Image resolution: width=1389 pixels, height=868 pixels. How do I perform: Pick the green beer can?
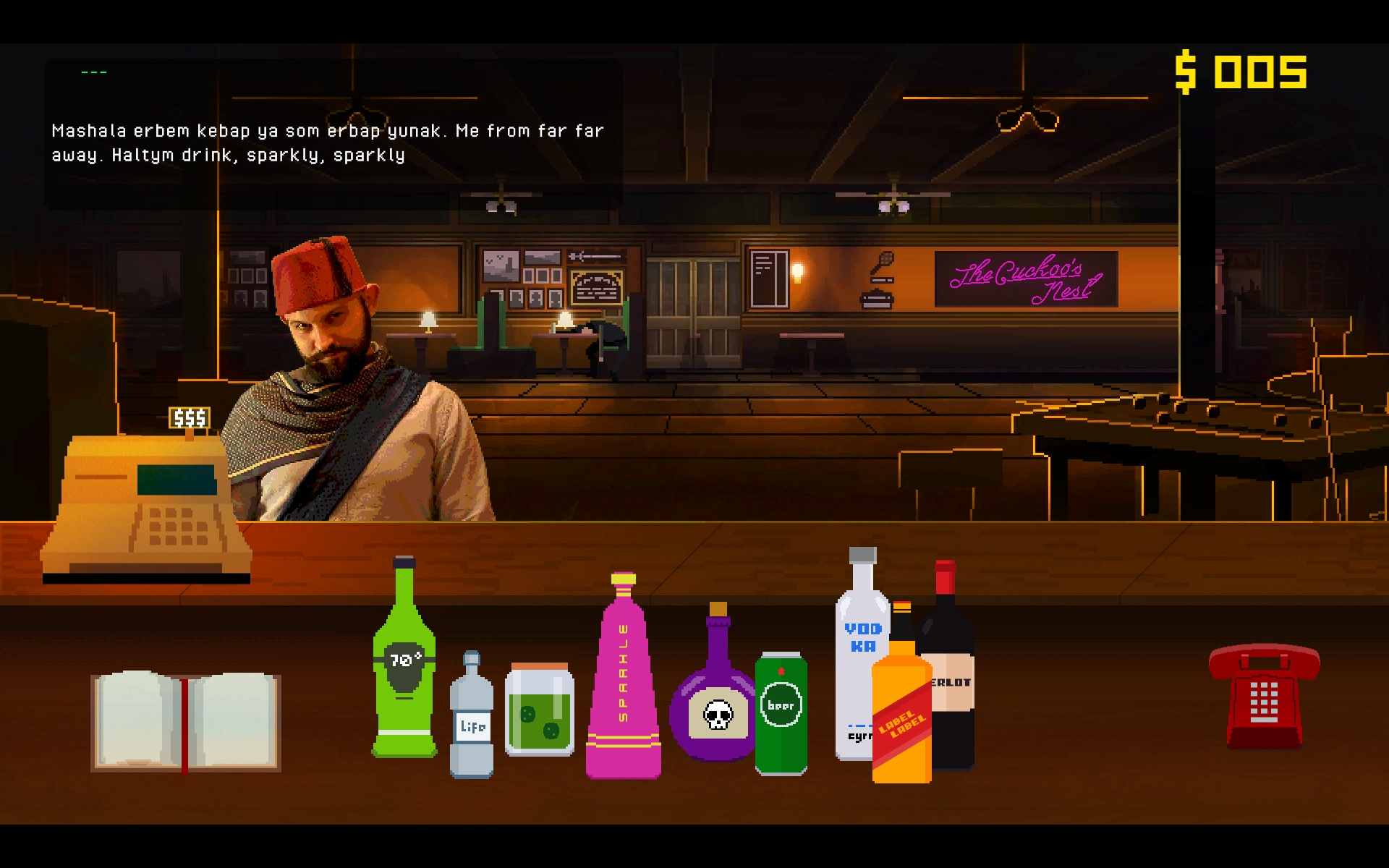781,714
